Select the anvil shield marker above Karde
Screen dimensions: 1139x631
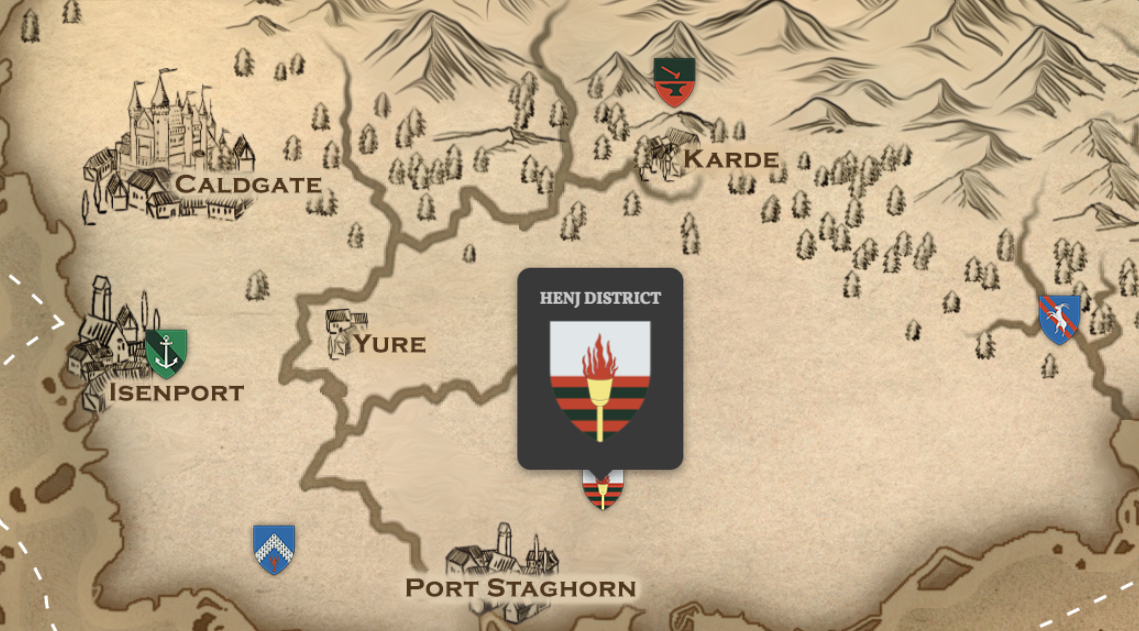click(674, 82)
